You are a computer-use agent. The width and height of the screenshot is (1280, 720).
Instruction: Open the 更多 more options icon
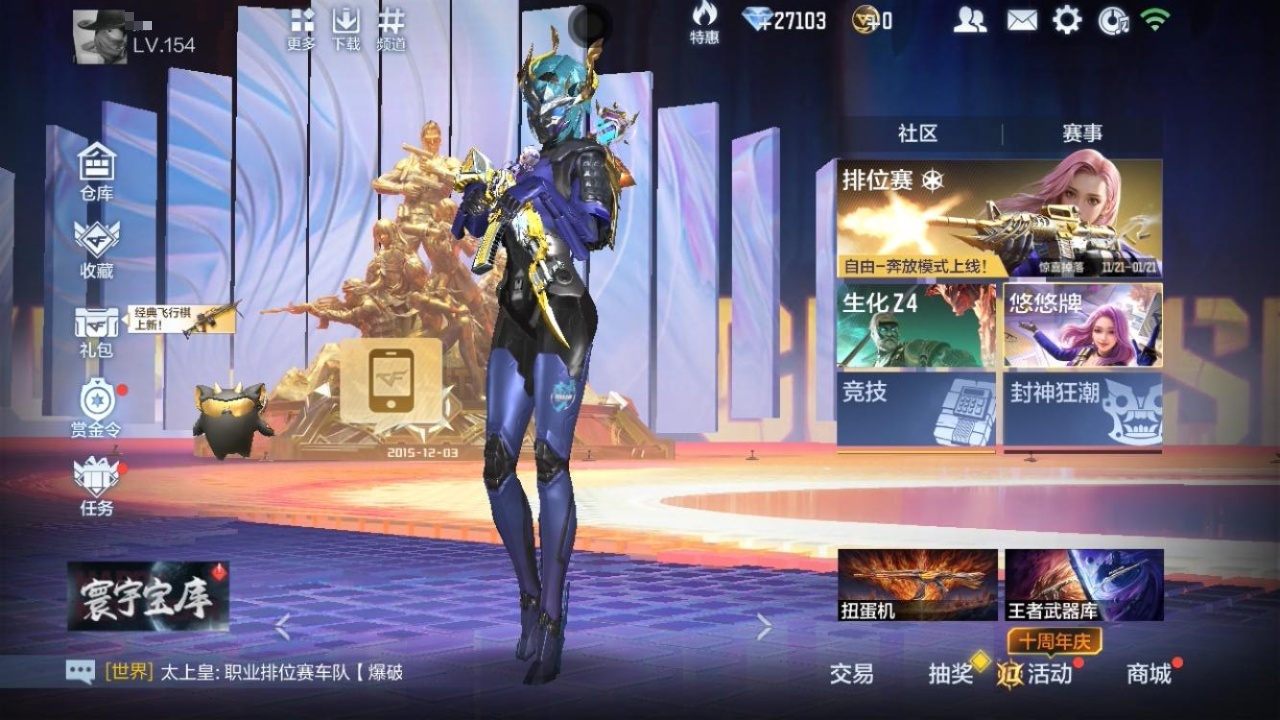click(x=301, y=28)
